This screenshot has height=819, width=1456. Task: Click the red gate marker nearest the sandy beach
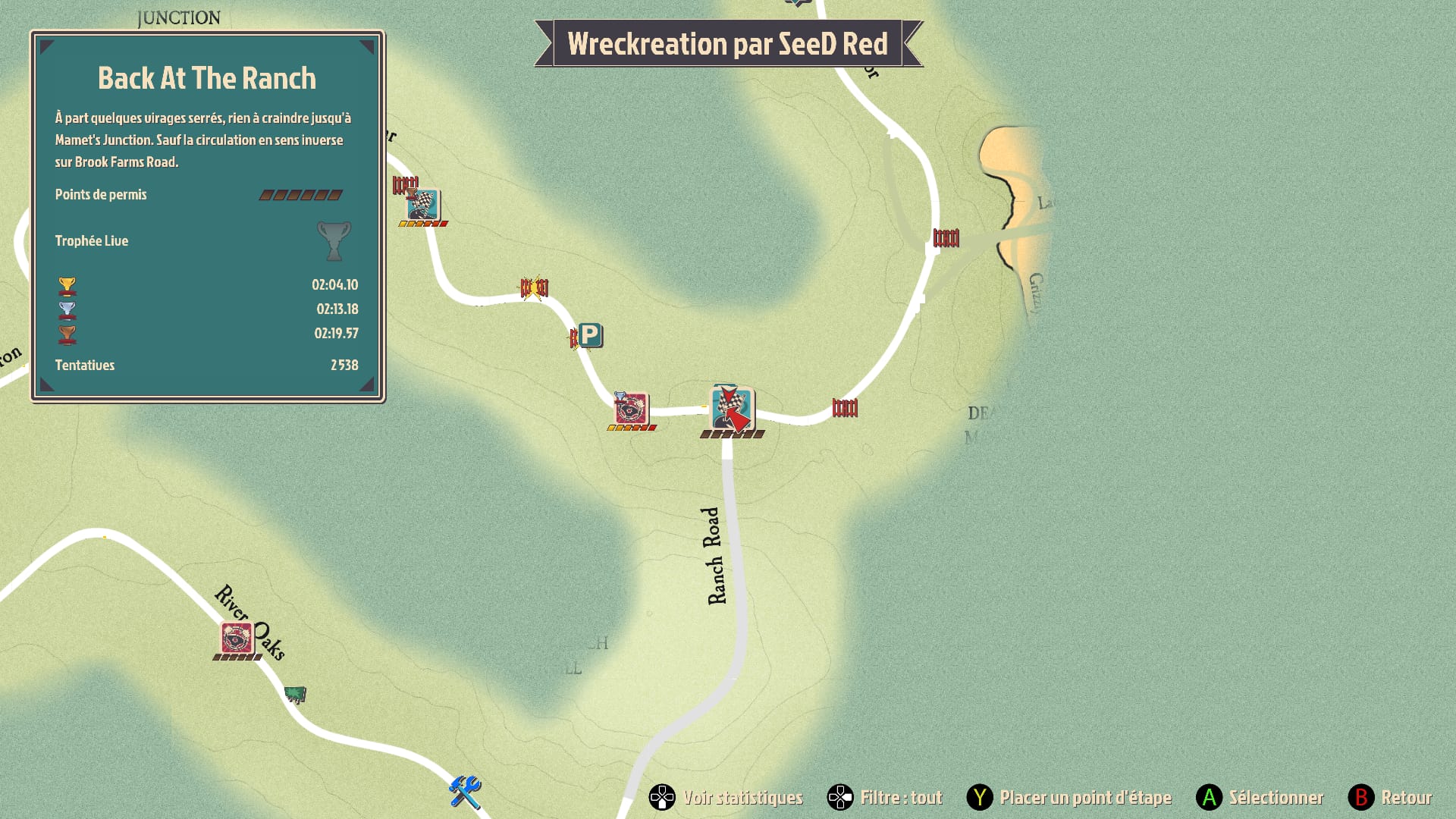(946, 238)
